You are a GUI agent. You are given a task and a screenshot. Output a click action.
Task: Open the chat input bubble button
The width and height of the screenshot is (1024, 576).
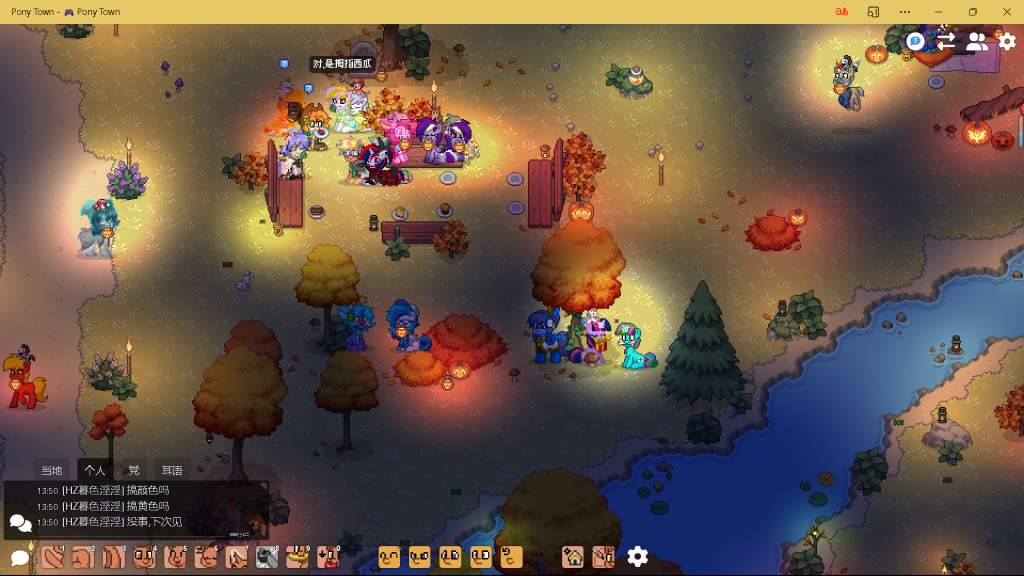[x=19, y=557]
